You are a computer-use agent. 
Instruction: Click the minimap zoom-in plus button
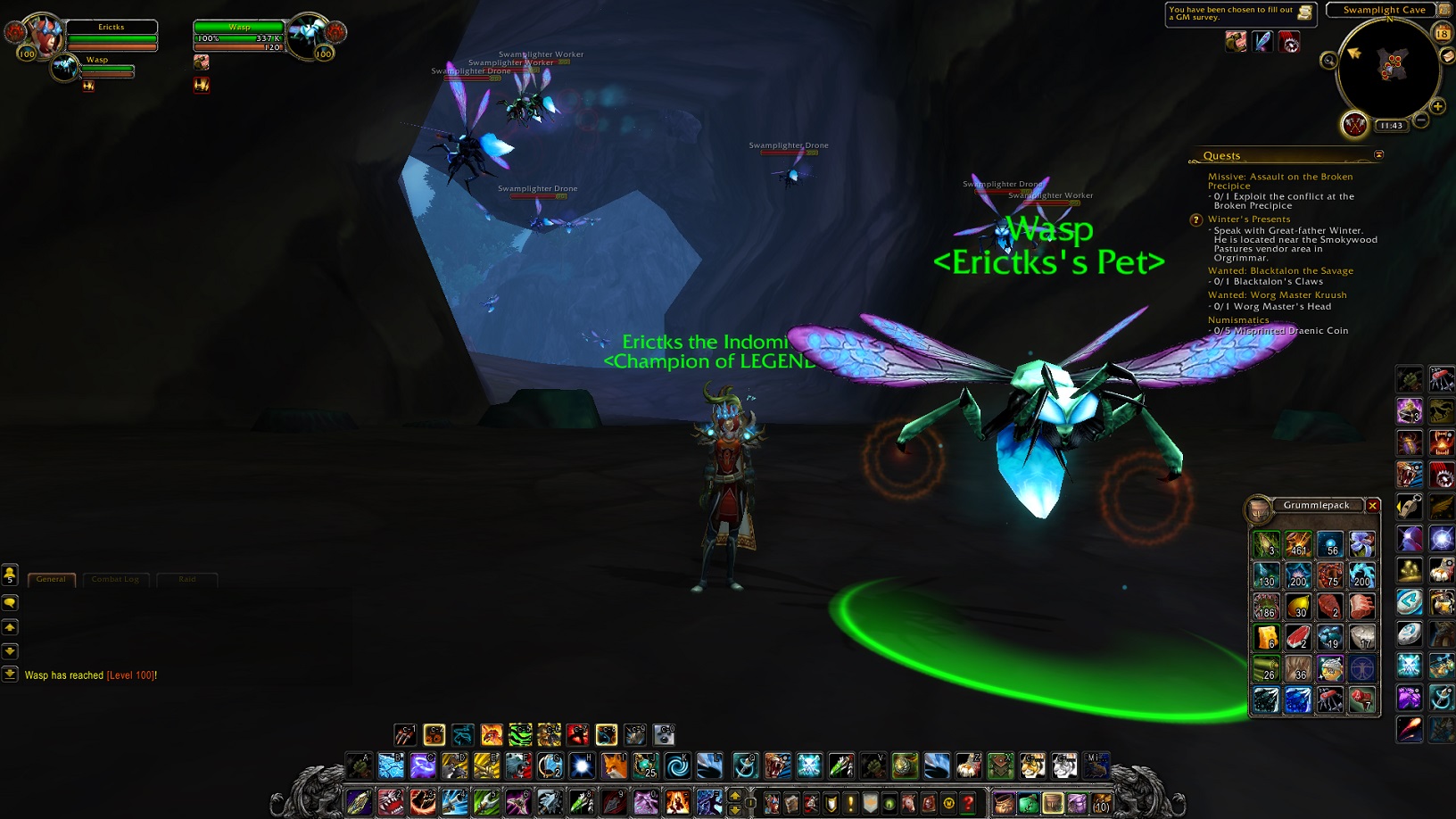(x=1438, y=107)
